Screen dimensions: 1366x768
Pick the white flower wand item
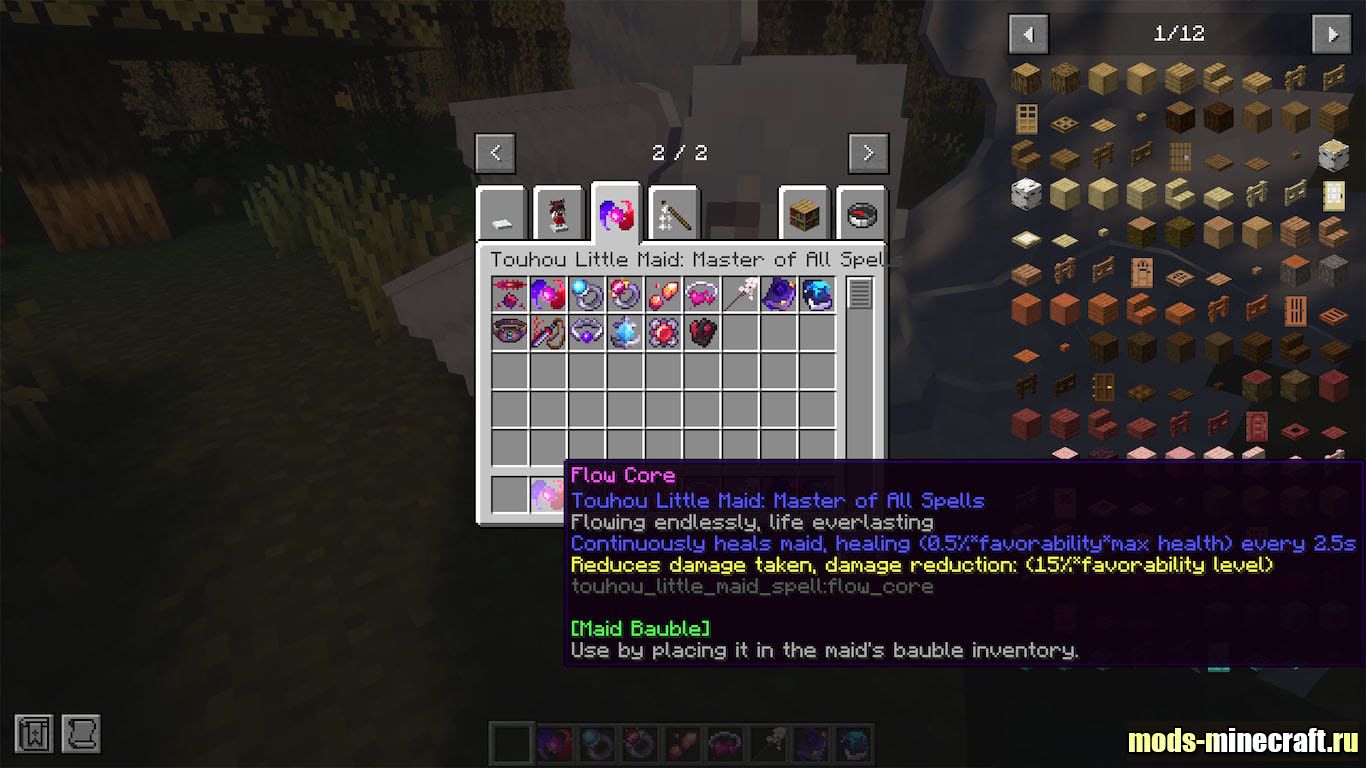click(x=740, y=294)
